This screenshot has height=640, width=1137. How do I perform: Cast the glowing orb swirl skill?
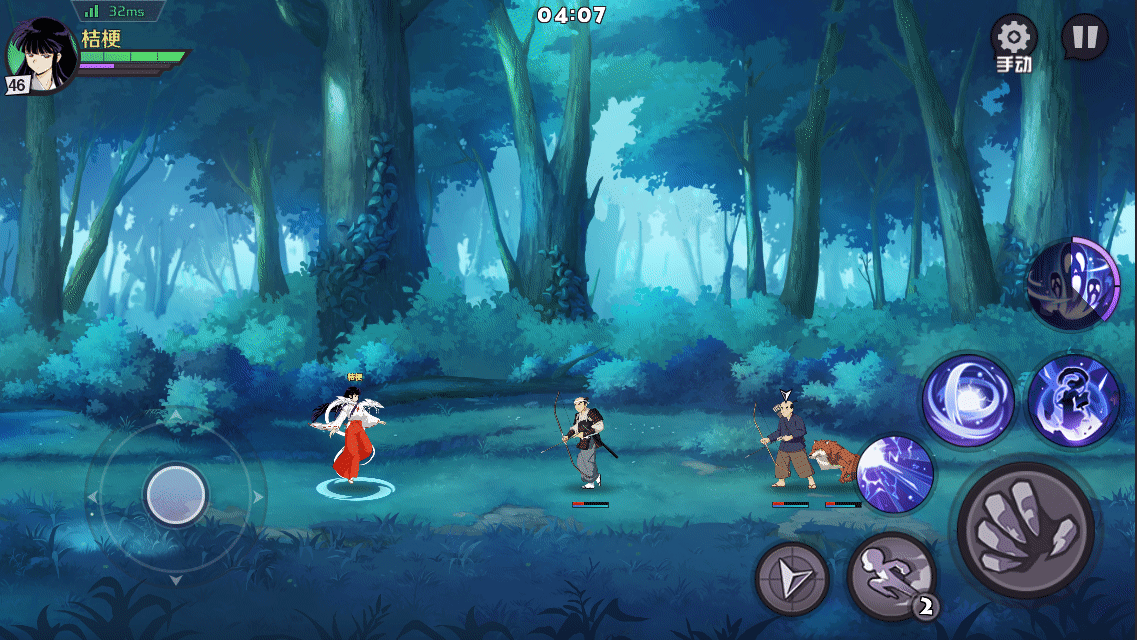click(x=968, y=400)
